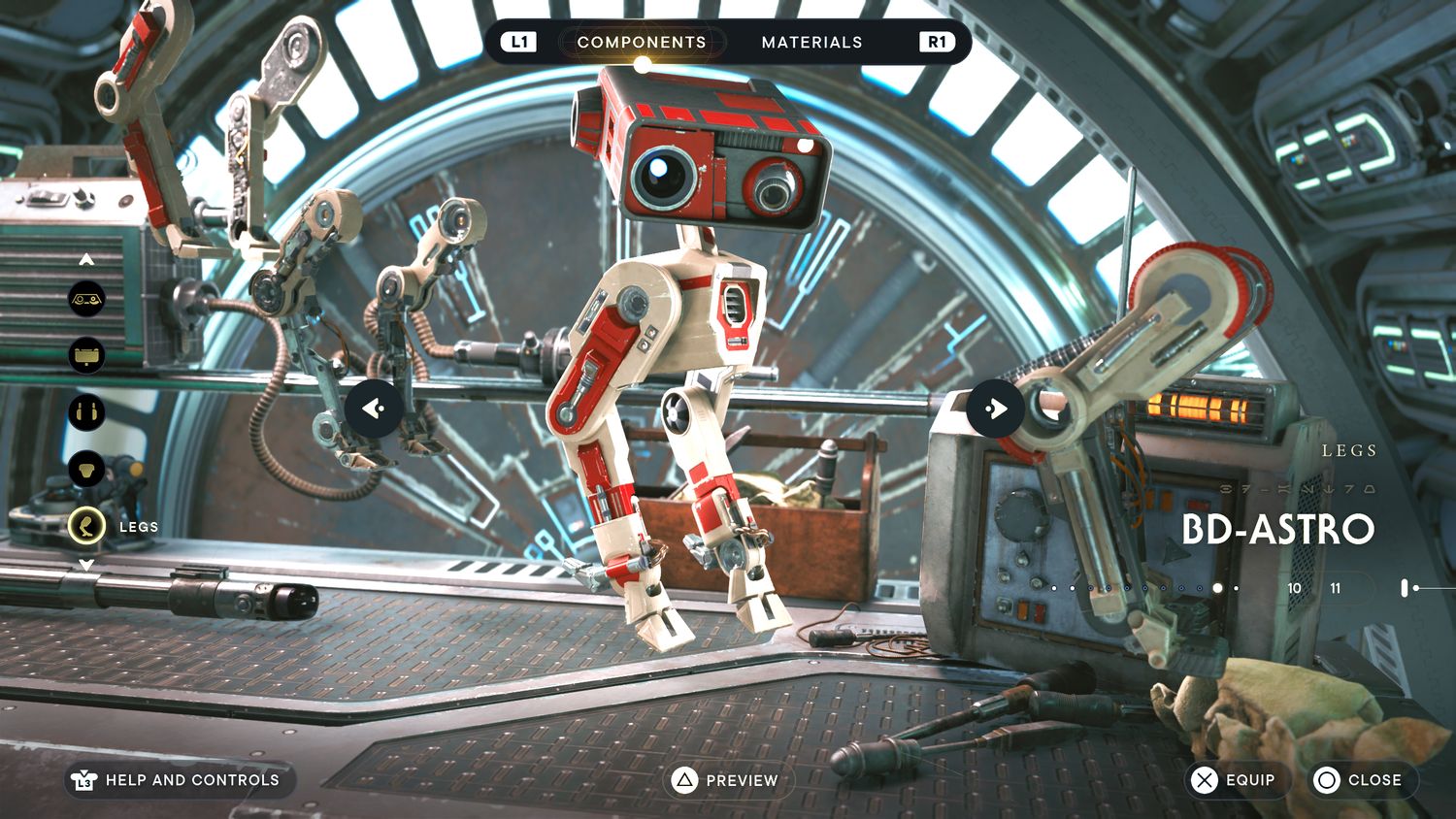Pick the twin audio sensors component icon
Viewport: 1456px width, 819px height.
pos(87,412)
